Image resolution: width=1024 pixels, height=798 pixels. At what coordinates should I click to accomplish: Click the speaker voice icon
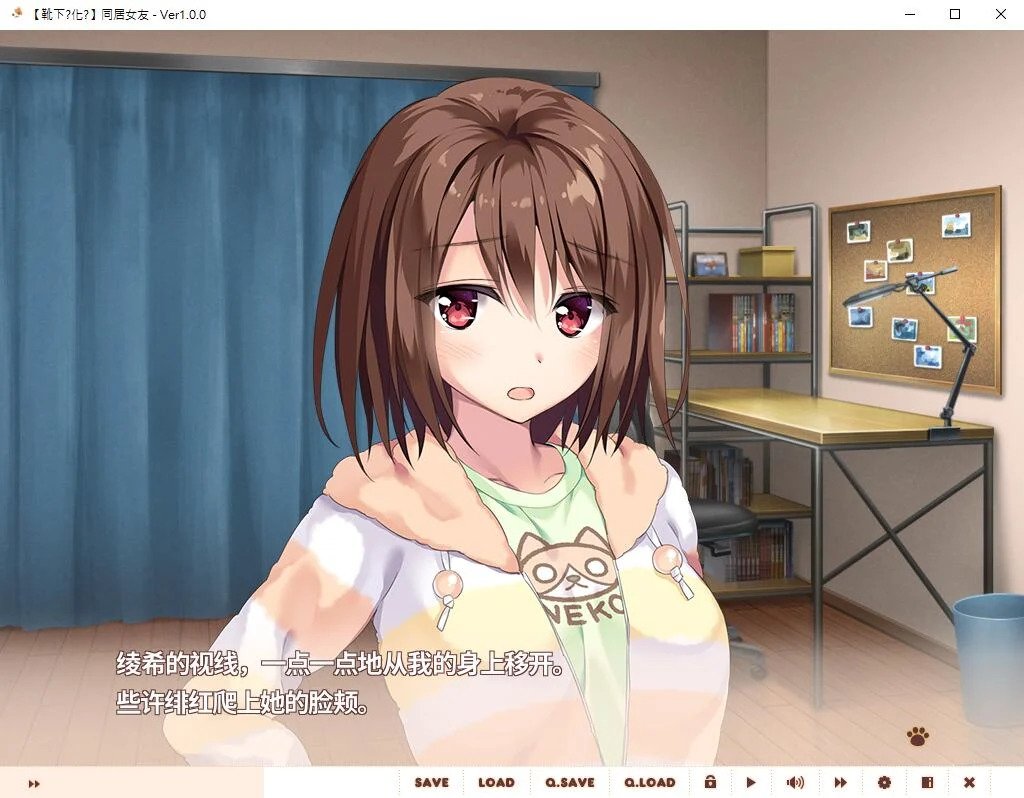[795, 782]
